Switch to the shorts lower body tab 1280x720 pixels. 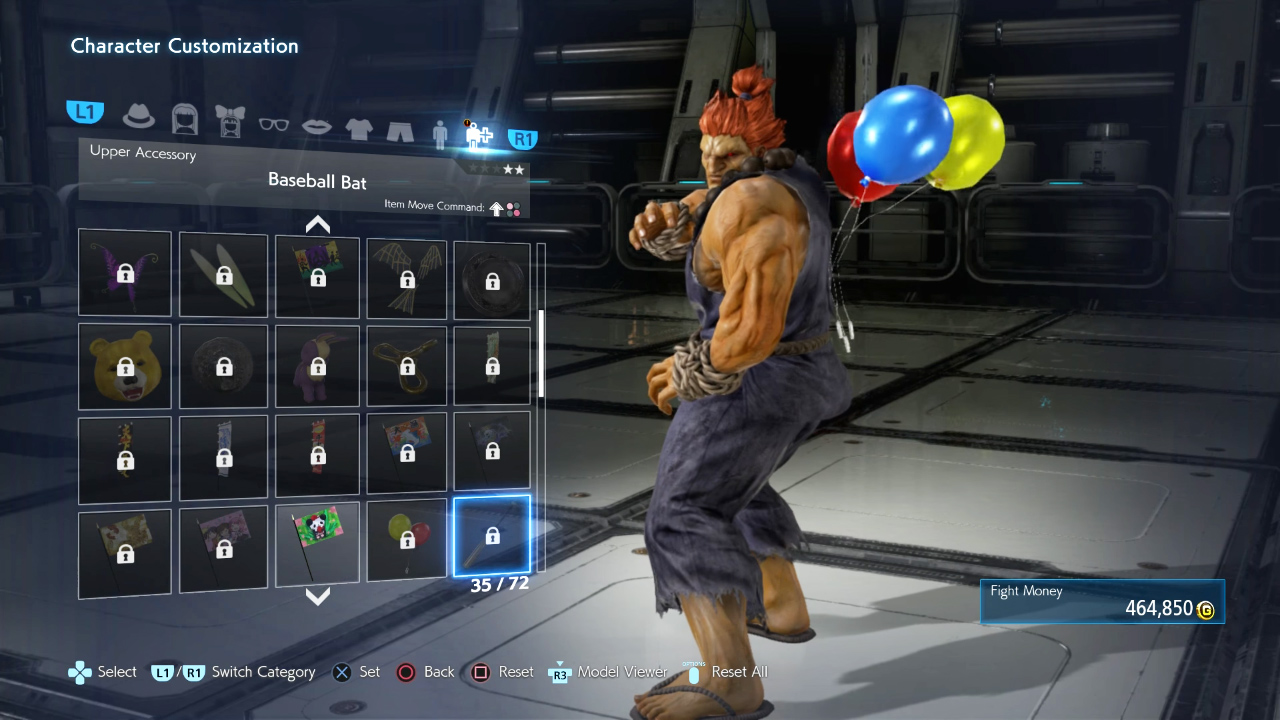tap(400, 130)
